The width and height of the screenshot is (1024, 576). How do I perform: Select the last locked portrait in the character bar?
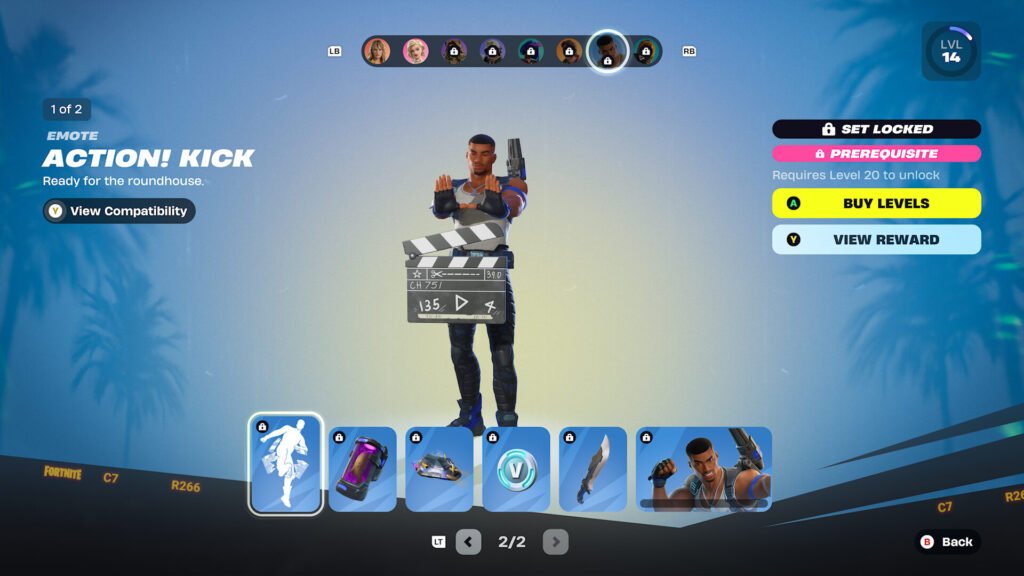646,51
